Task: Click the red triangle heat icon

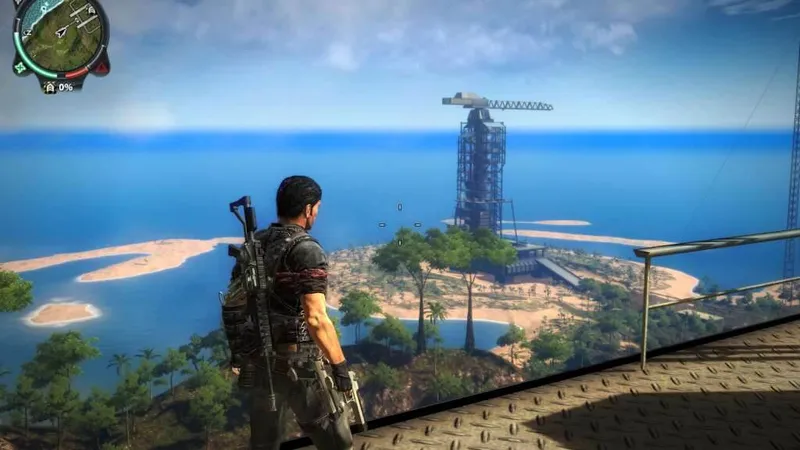Action: coord(99,68)
